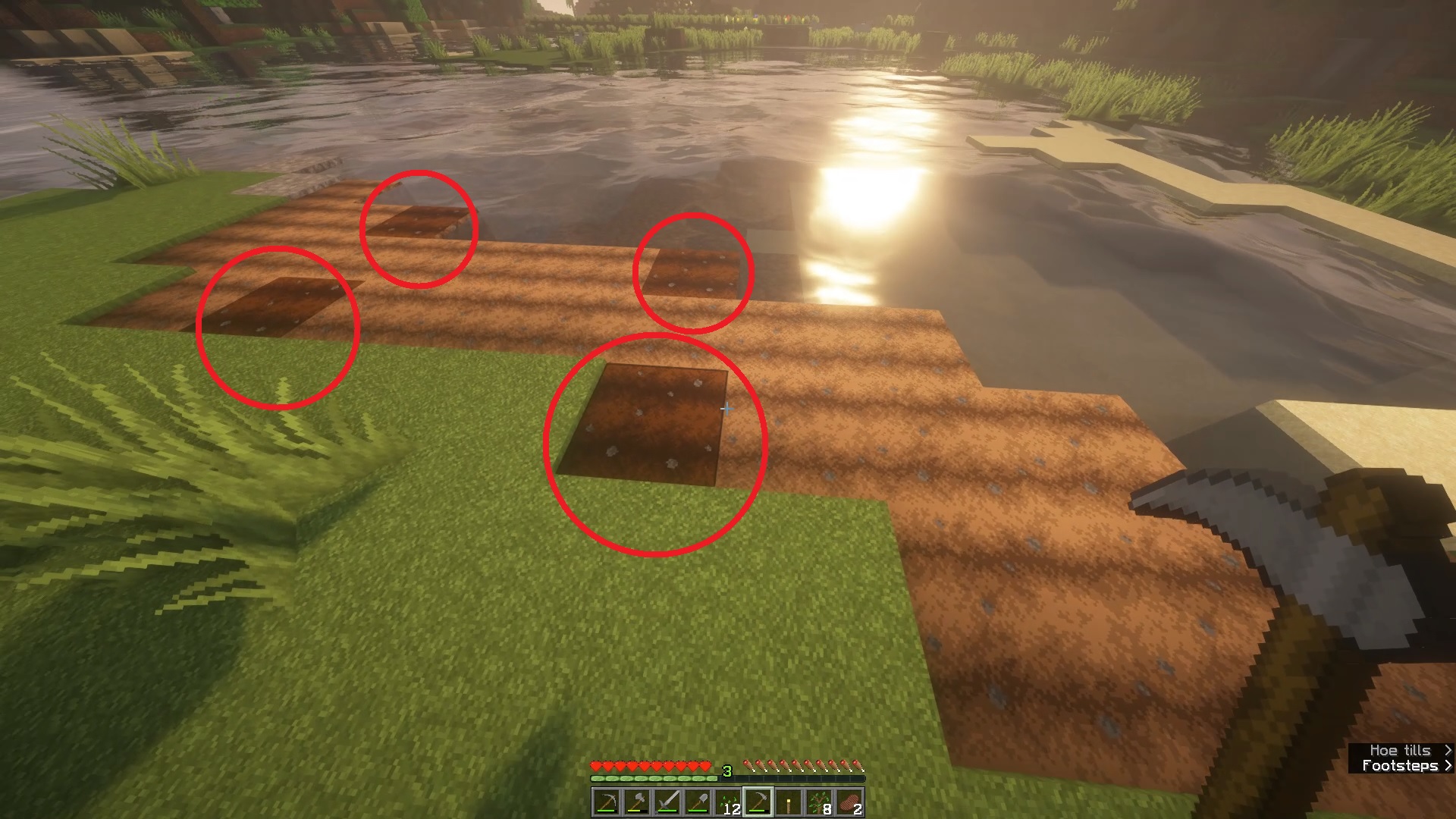The width and height of the screenshot is (1456, 819).
Task: Select the iron sword hotbar slot
Action: tap(667, 800)
